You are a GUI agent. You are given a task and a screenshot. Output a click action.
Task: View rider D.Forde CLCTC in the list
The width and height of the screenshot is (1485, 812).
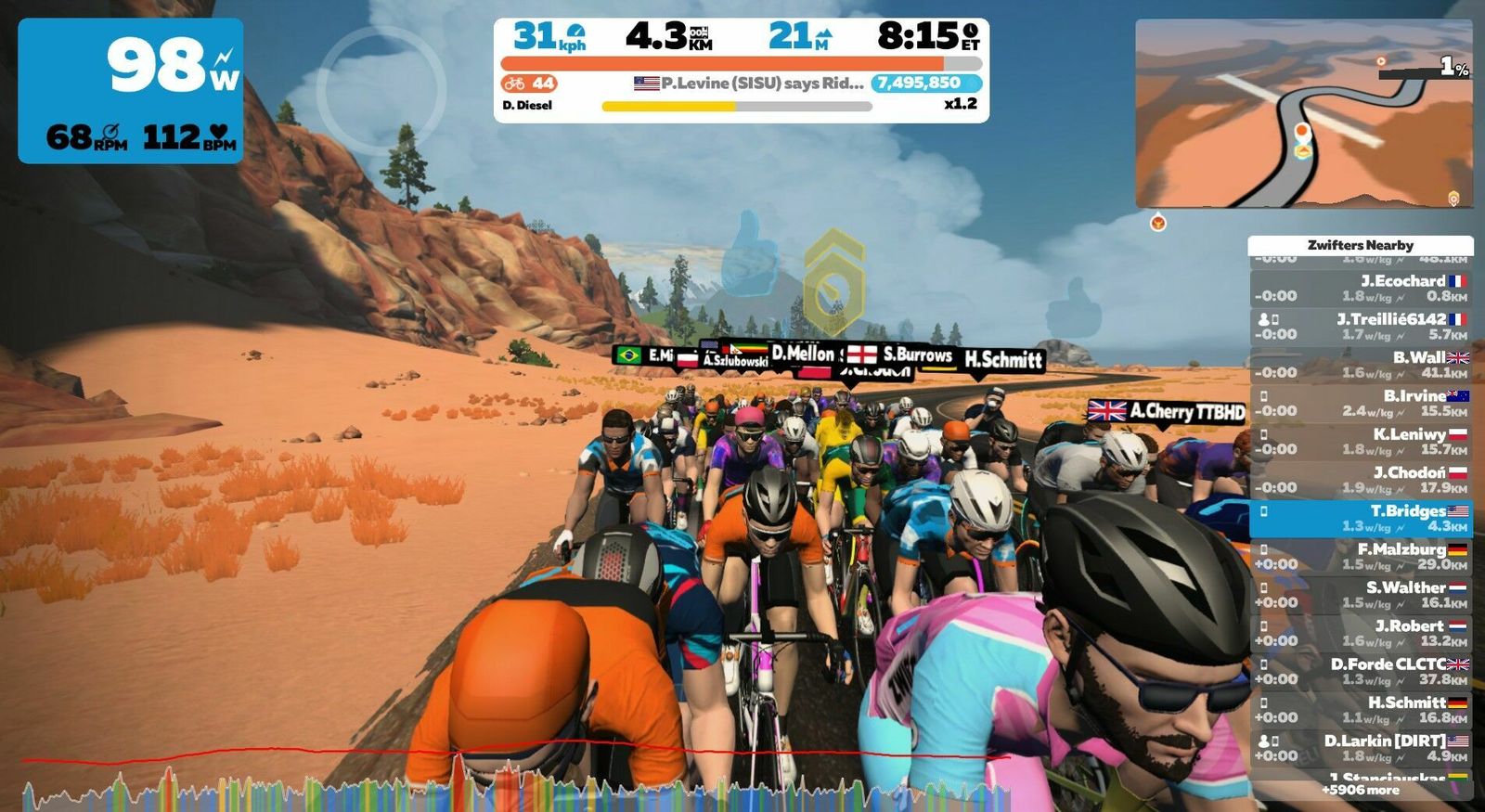[x=1361, y=671]
